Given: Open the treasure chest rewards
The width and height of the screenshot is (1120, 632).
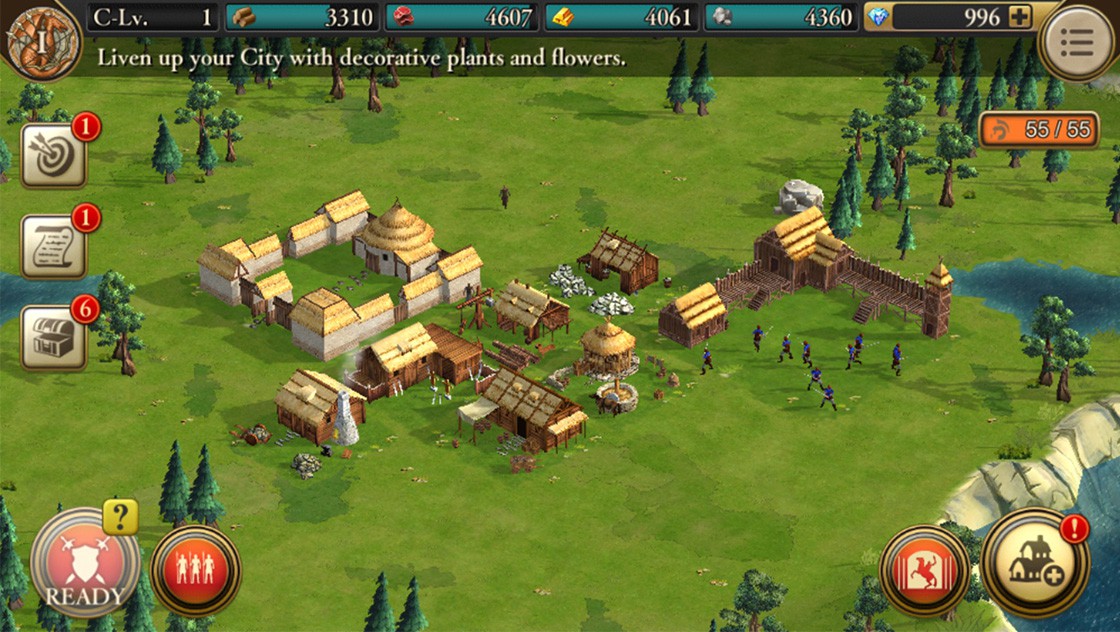Looking at the screenshot, I should point(53,337).
